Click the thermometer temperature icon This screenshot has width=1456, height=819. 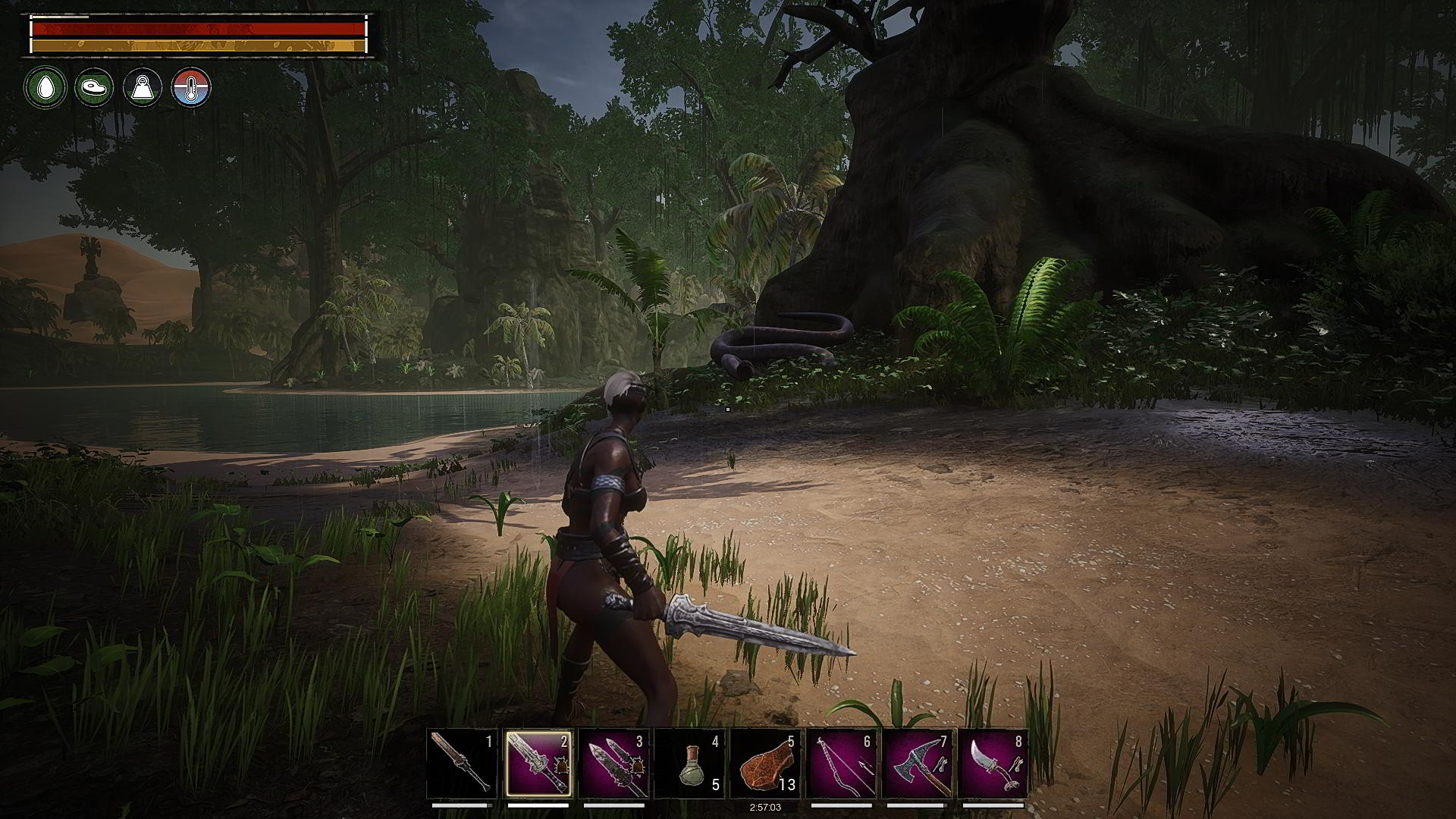coord(191,87)
